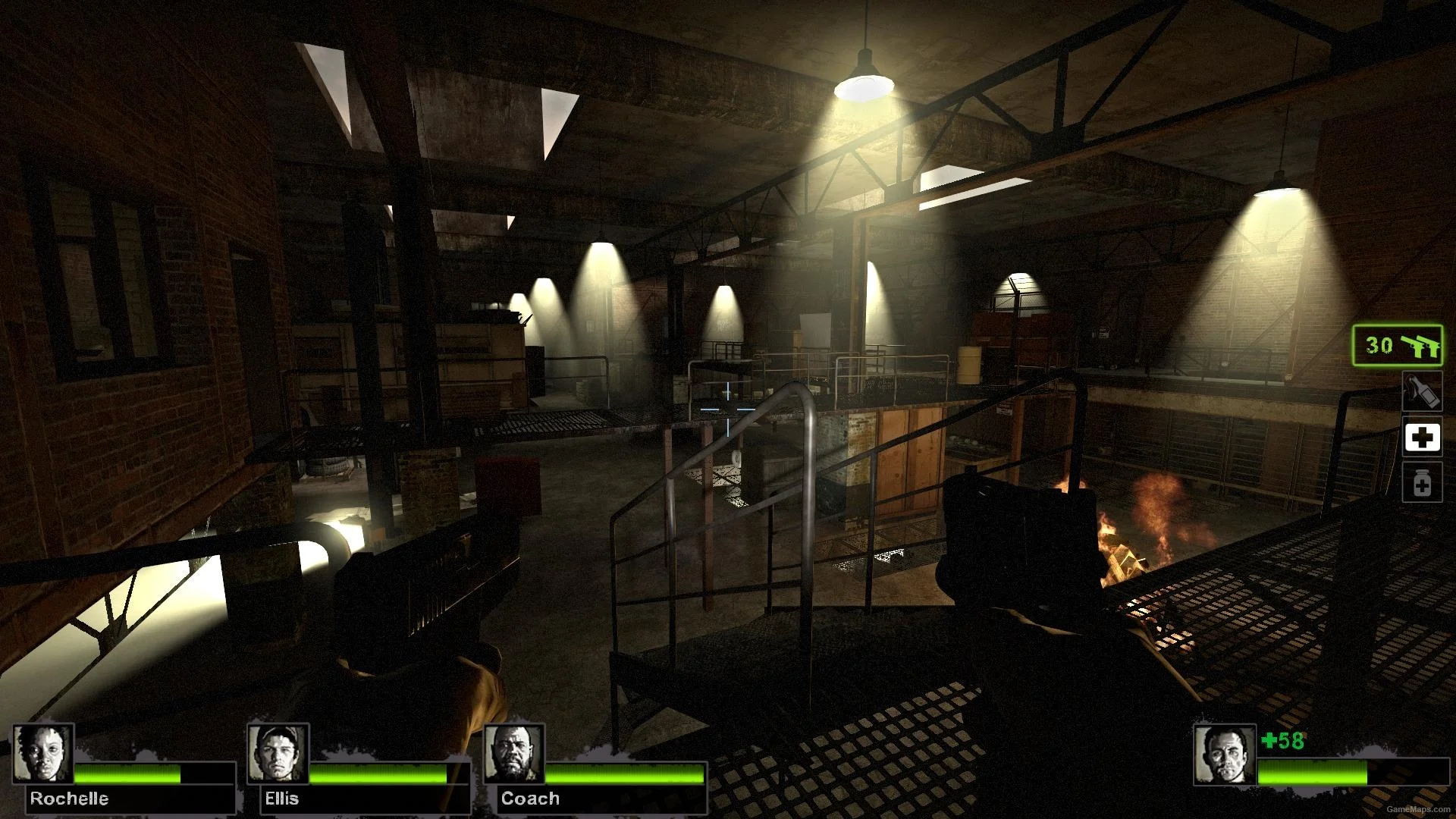Click your own survivor portrait
The image size is (1456, 819).
click(1223, 754)
